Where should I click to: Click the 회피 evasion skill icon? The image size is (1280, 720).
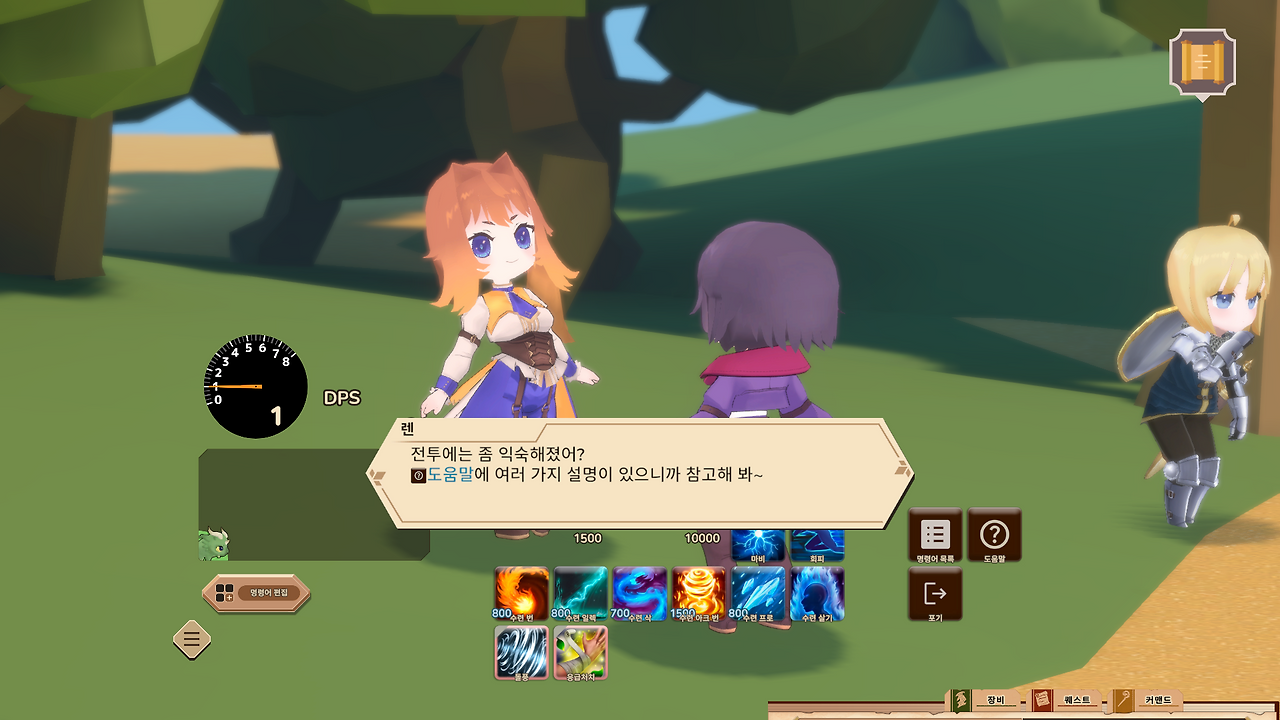click(820, 543)
